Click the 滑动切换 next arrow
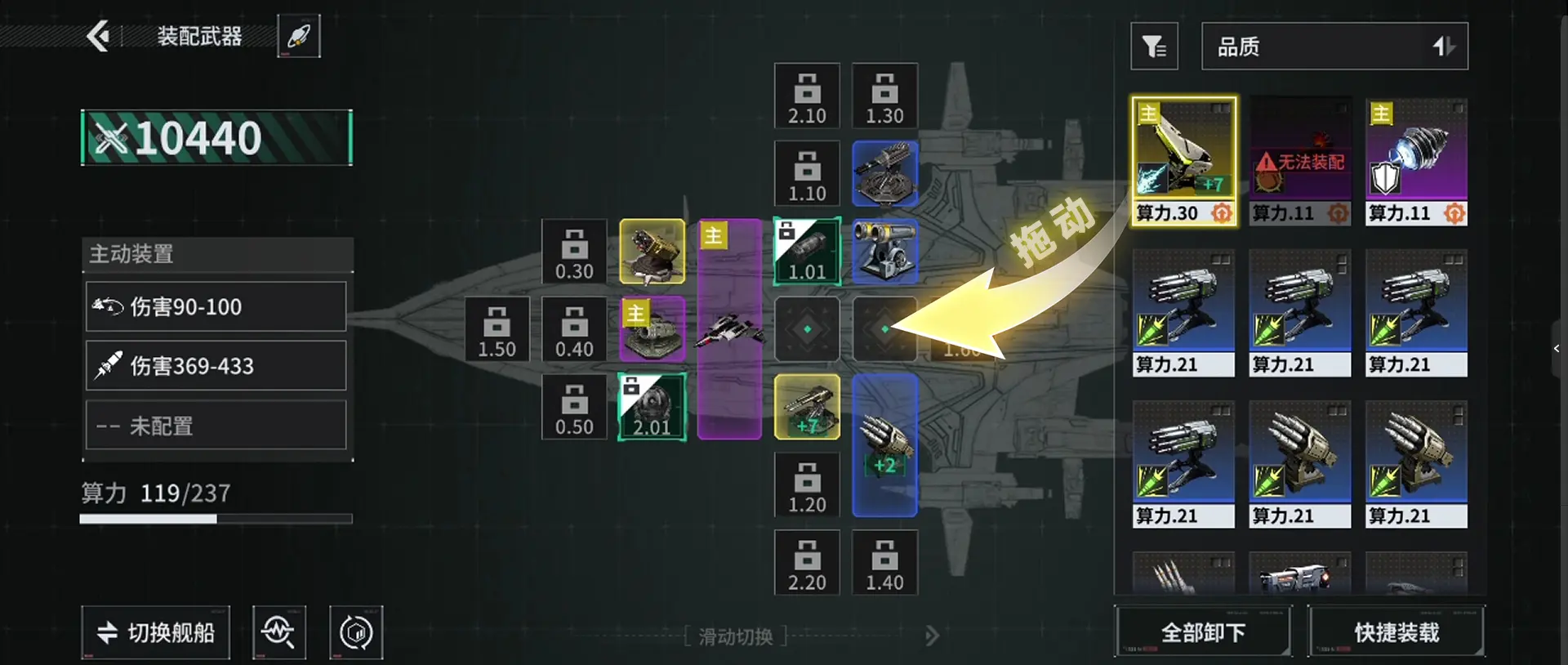1568x665 pixels. coord(932,636)
